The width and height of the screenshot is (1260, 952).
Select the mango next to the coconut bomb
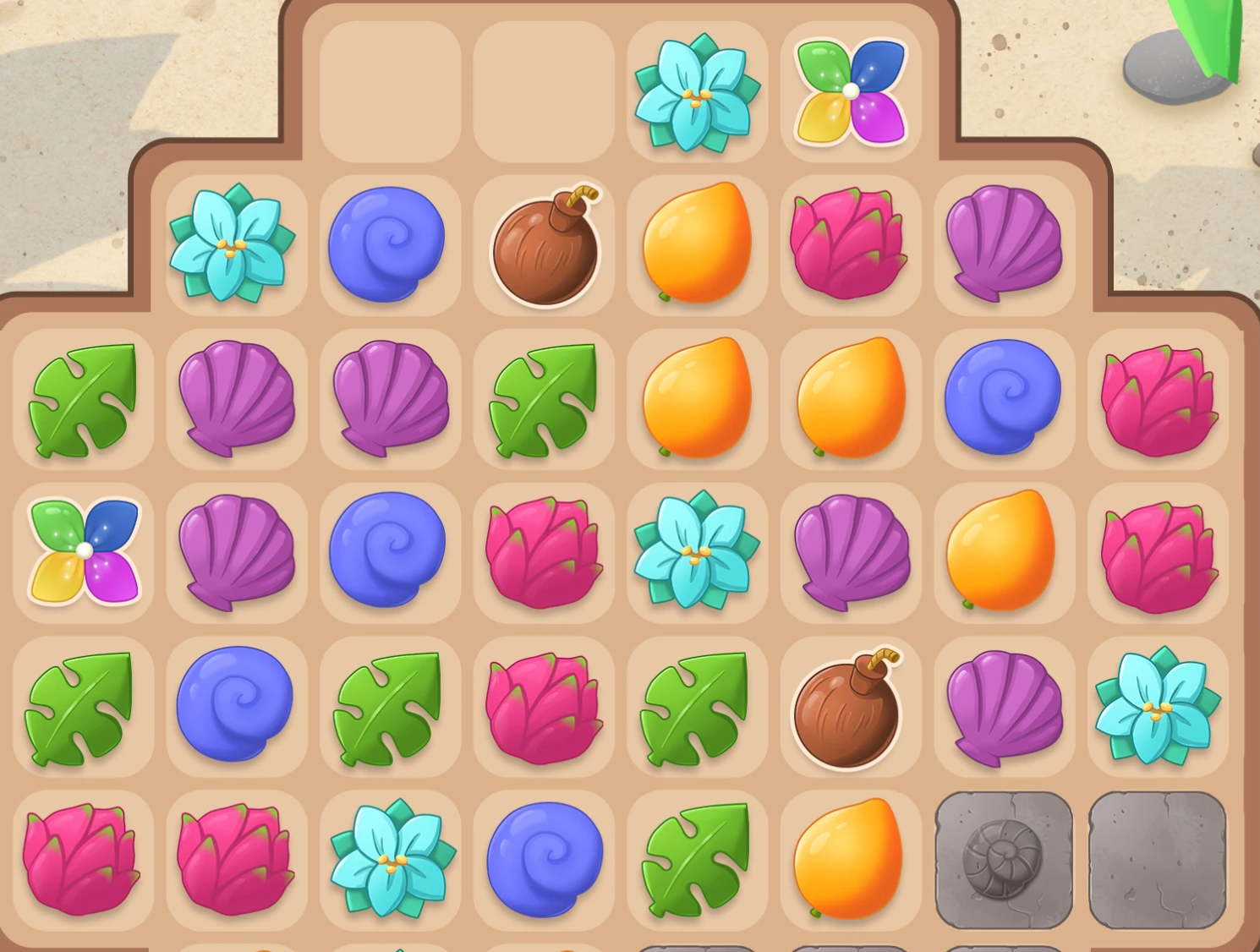coord(696,245)
